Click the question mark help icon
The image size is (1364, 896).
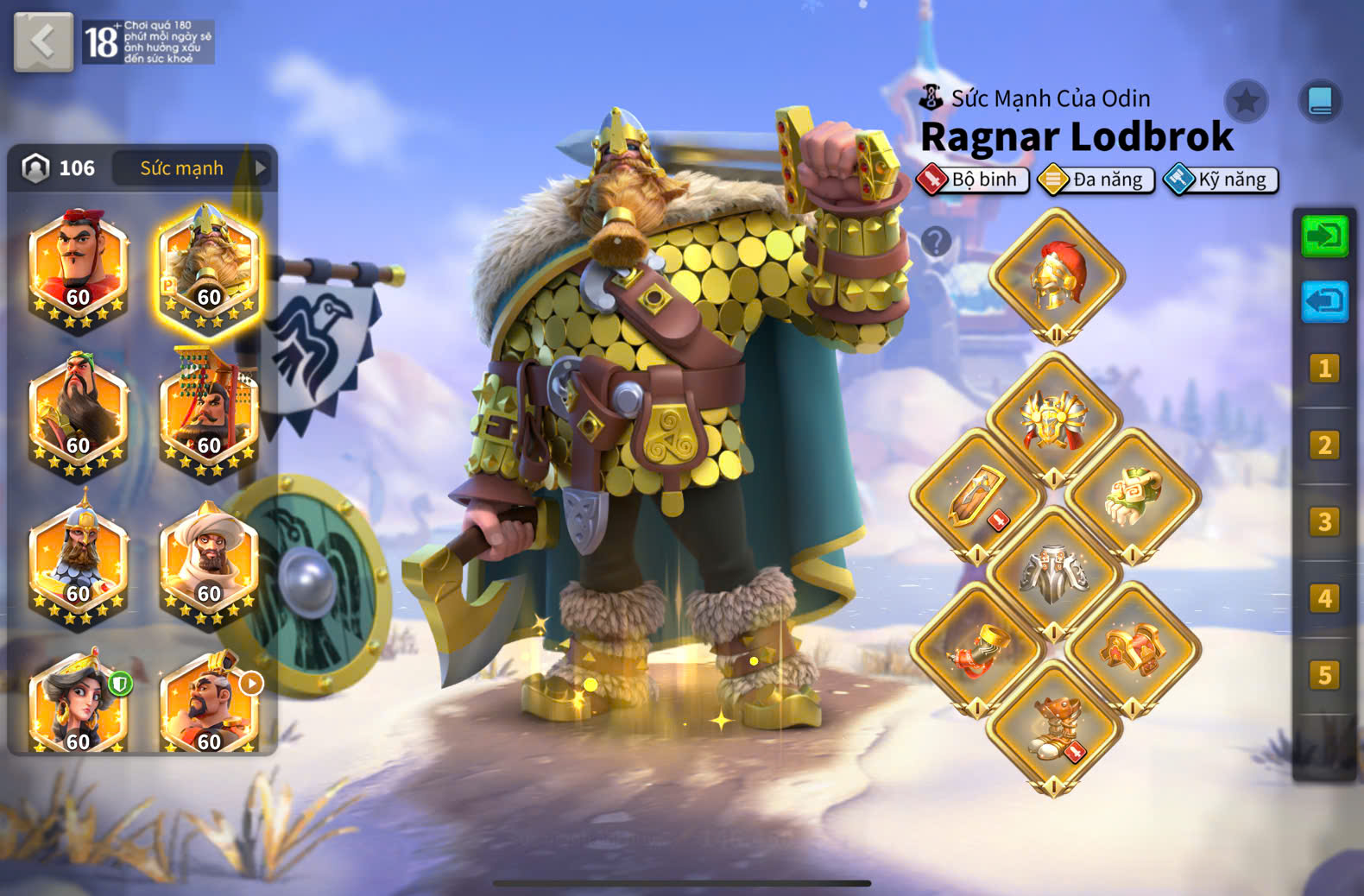click(x=936, y=241)
